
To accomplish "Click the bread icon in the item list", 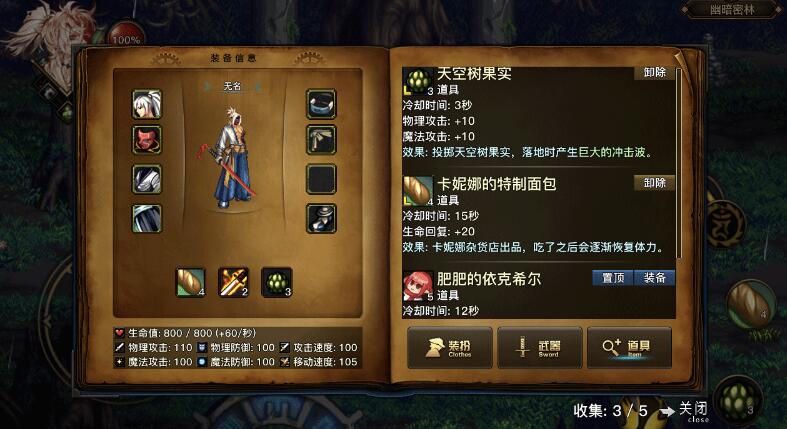I will (417, 189).
